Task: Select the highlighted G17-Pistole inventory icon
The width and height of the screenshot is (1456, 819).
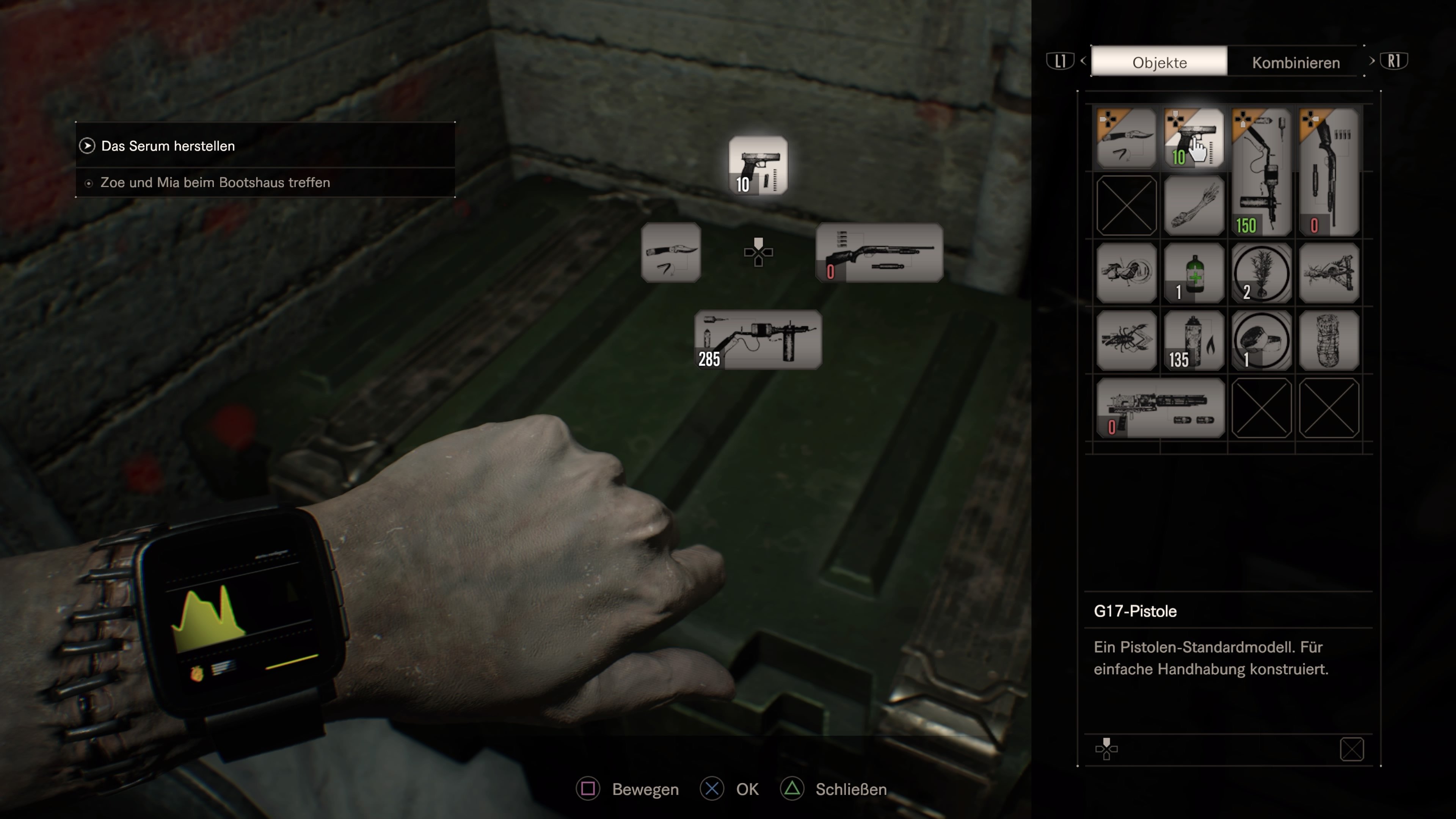Action: click(1194, 137)
